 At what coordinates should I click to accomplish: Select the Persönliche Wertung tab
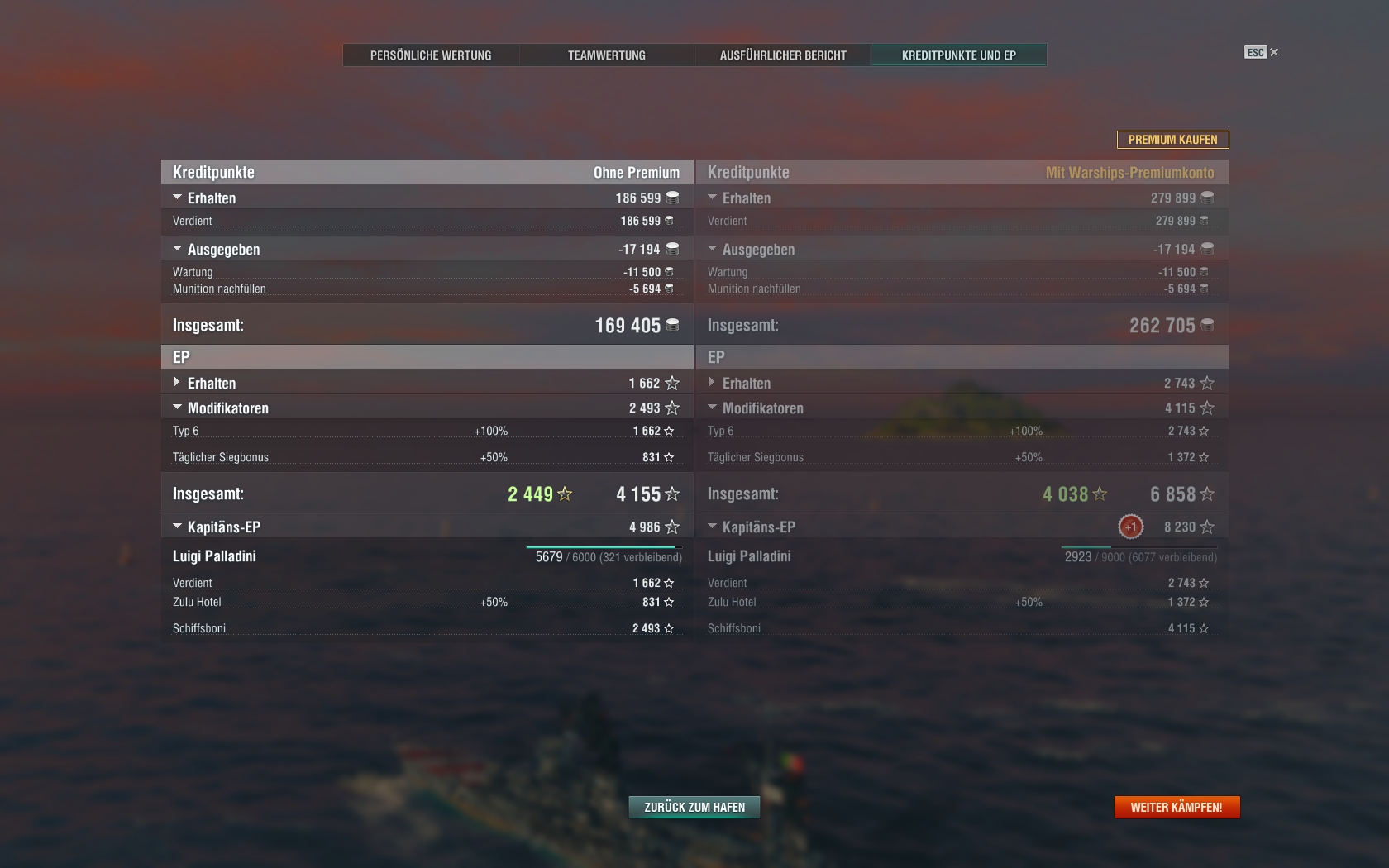pyautogui.click(x=431, y=55)
